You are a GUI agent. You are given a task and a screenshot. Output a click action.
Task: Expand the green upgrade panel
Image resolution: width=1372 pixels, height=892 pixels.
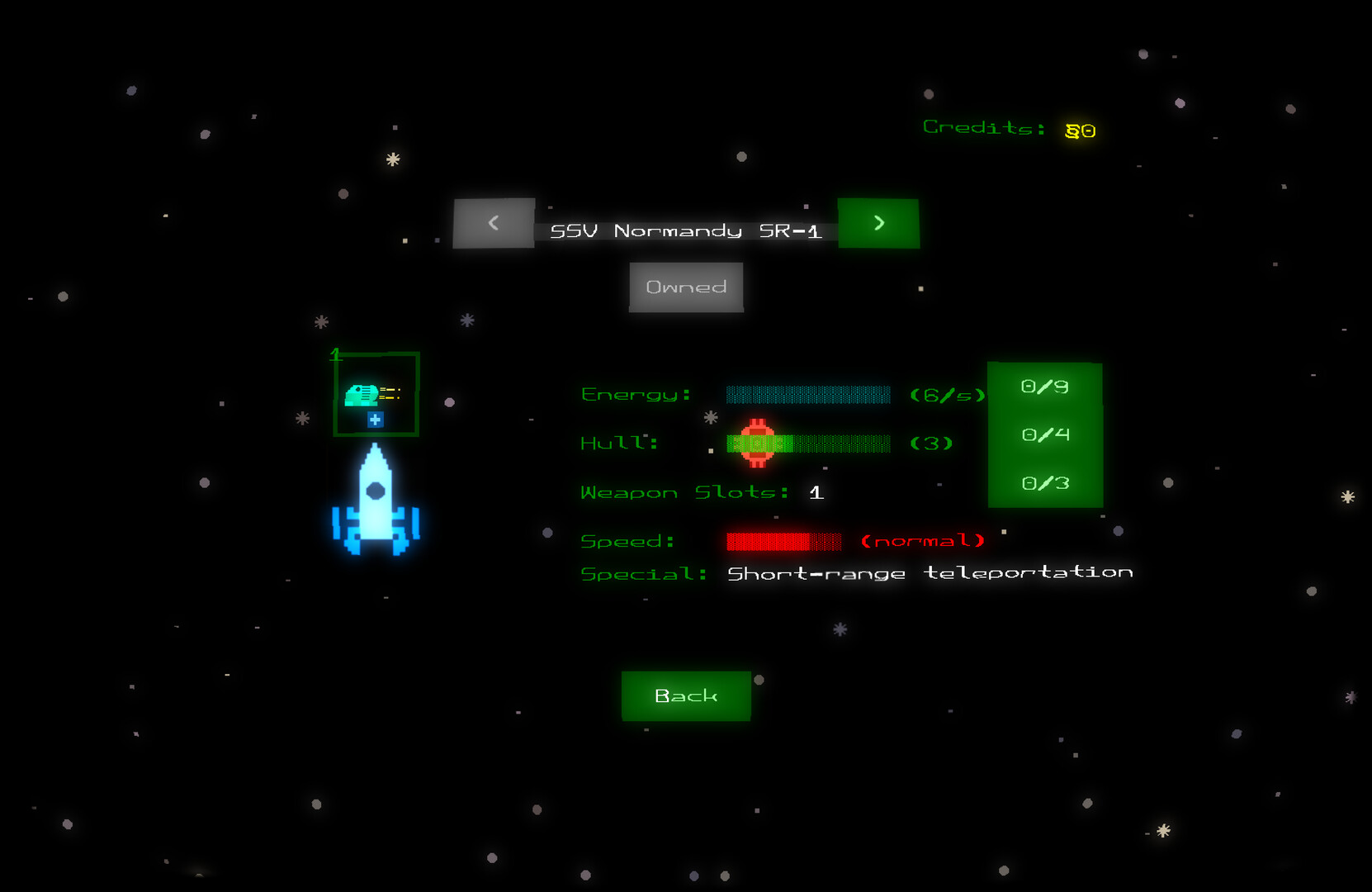(x=1044, y=434)
